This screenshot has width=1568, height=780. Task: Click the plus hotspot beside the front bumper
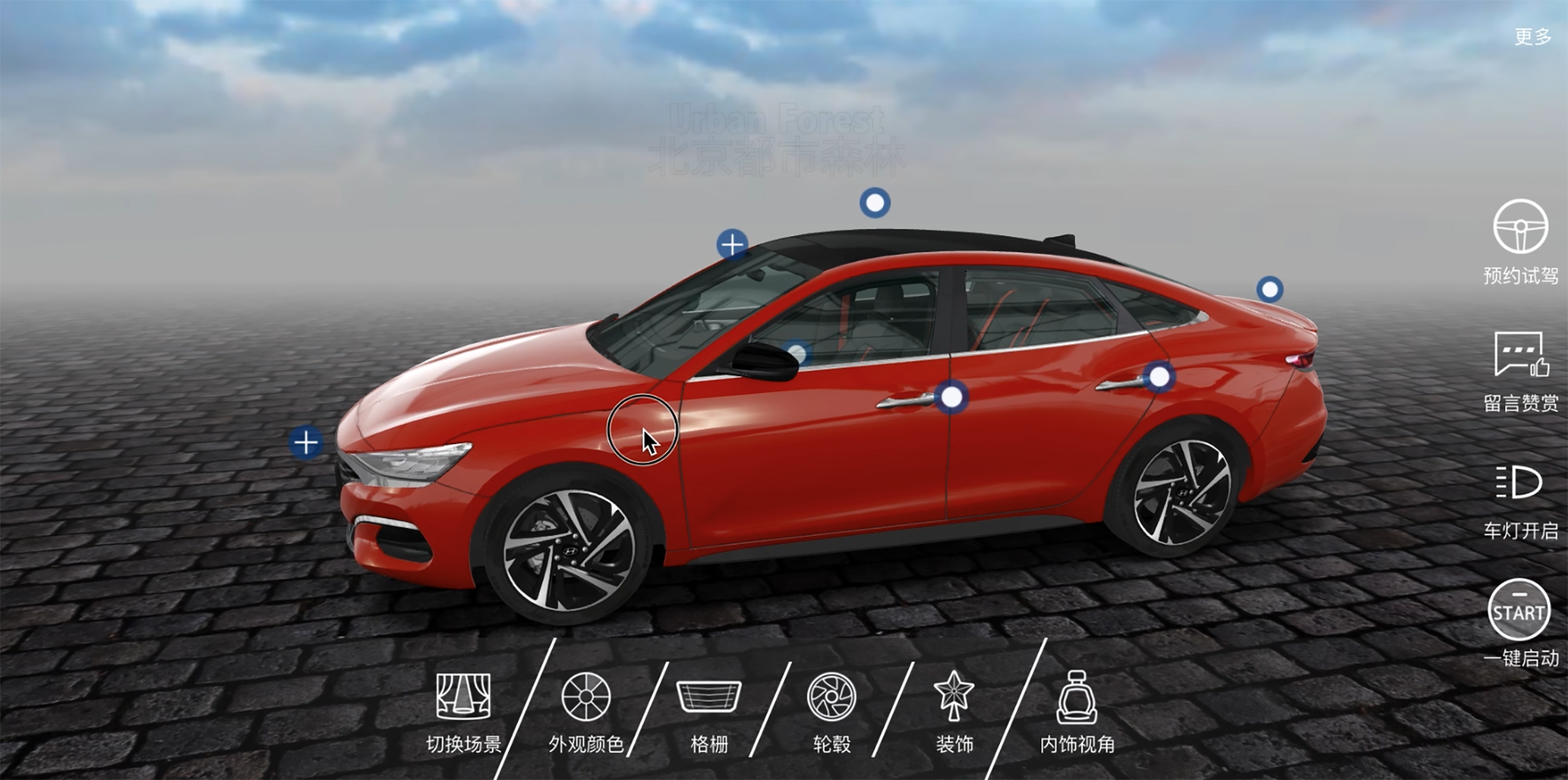click(306, 443)
